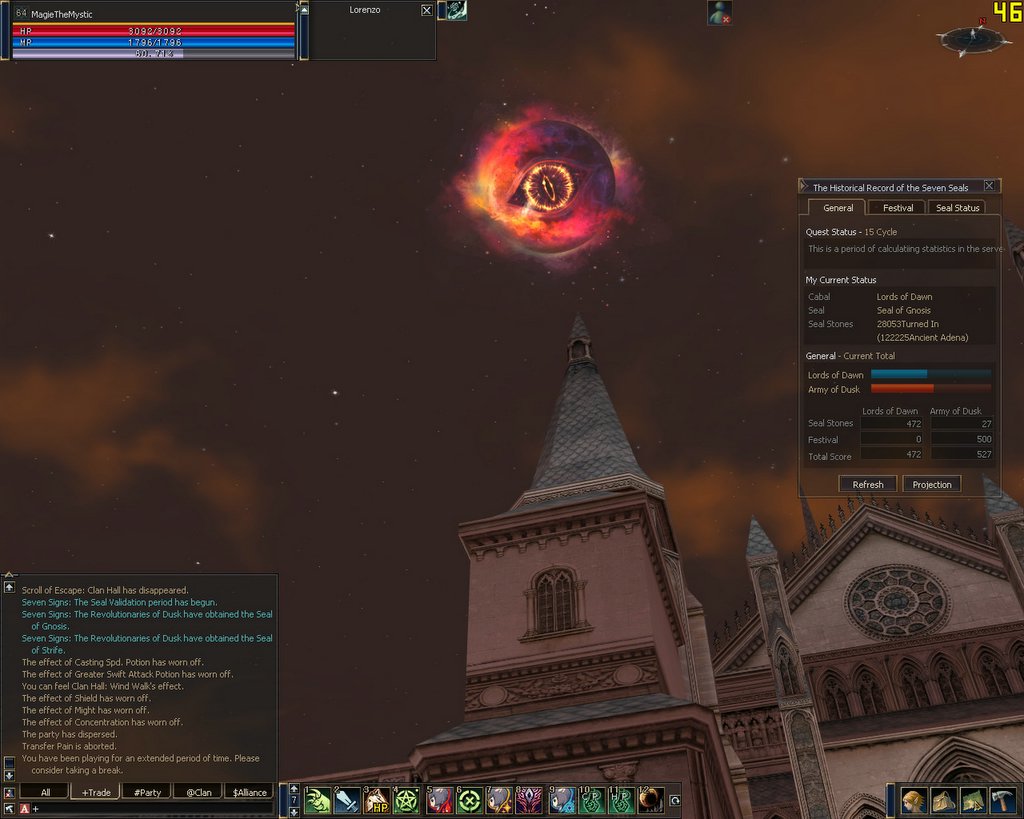Image resolution: width=1024 pixels, height=819 pixels.
Task: Select the General tab
Action: 838,208
